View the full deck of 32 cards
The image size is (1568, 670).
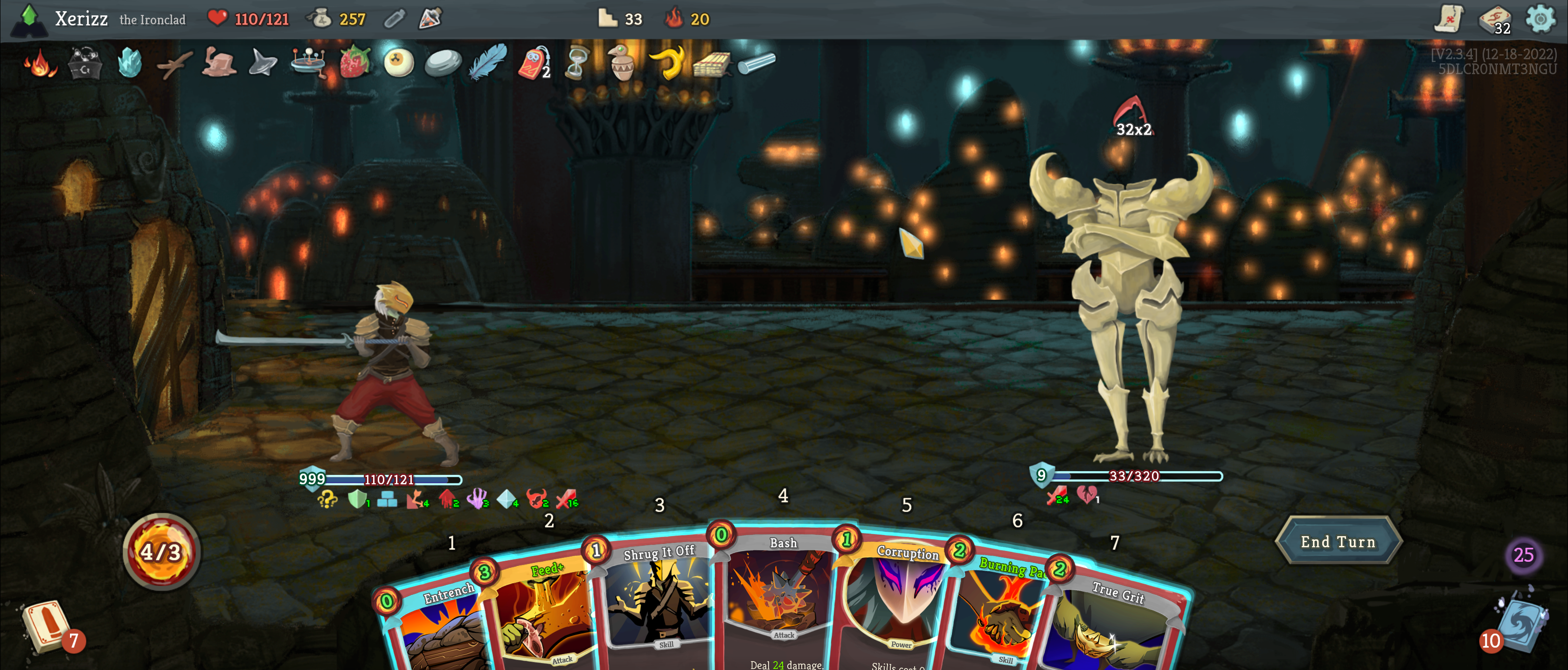pos(1494,20)
